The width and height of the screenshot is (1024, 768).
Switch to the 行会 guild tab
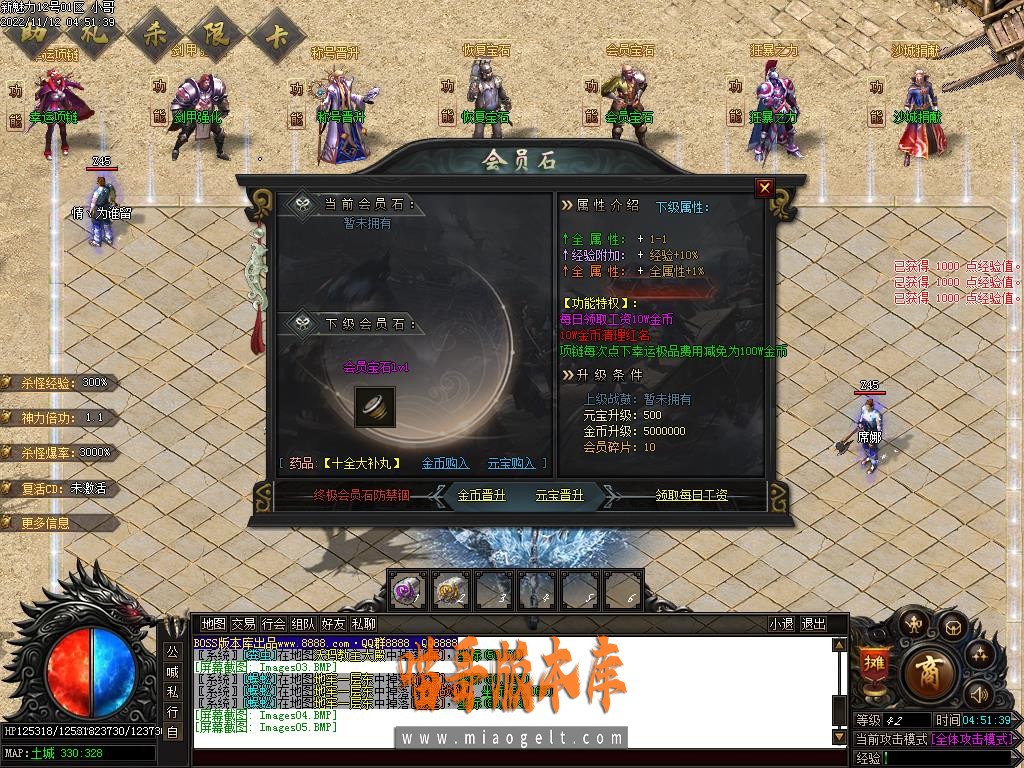tap(273, 624)
